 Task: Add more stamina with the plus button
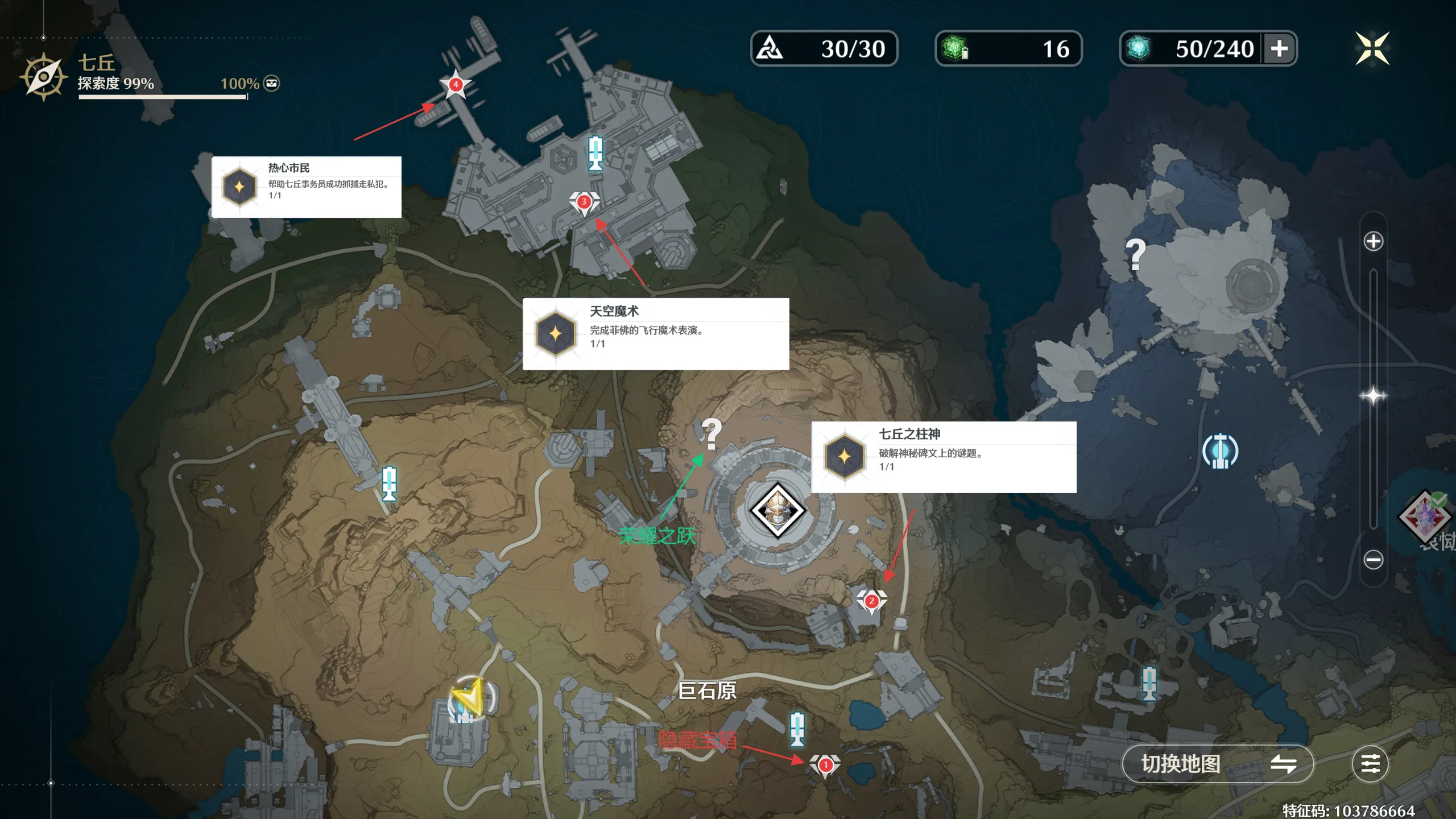pos(1279,48)
